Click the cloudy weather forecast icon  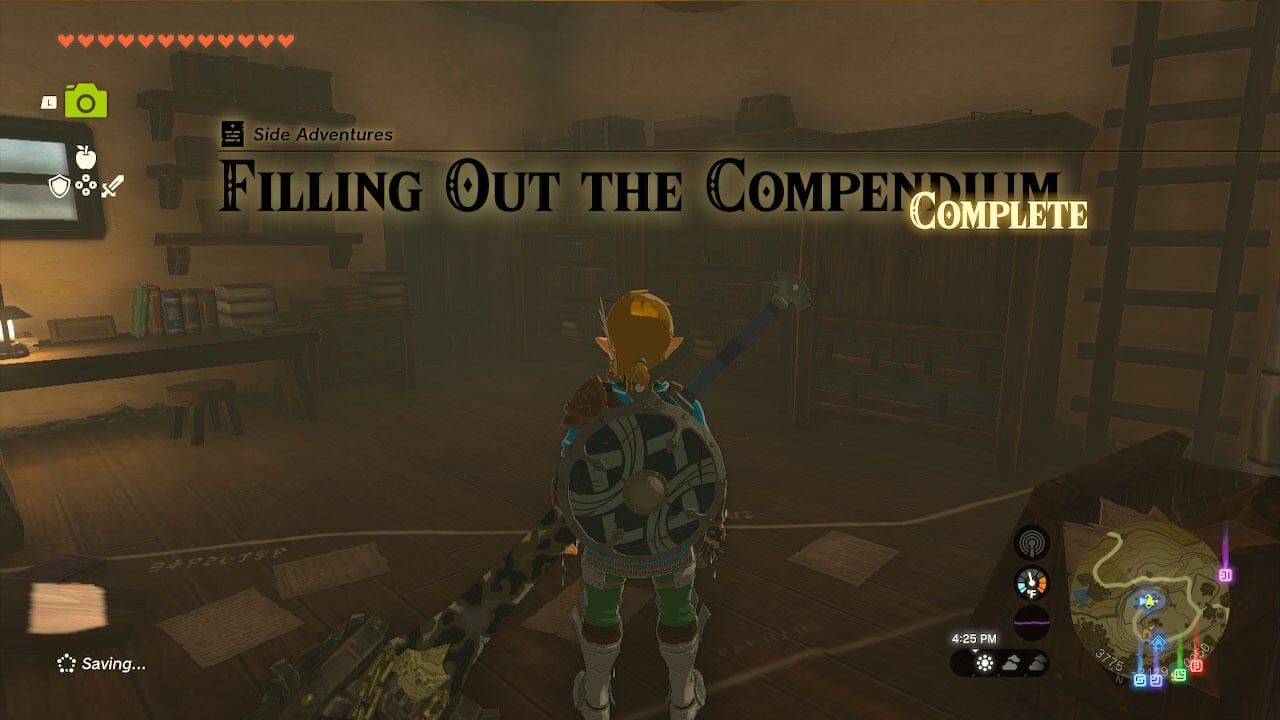click(1011, 662)
